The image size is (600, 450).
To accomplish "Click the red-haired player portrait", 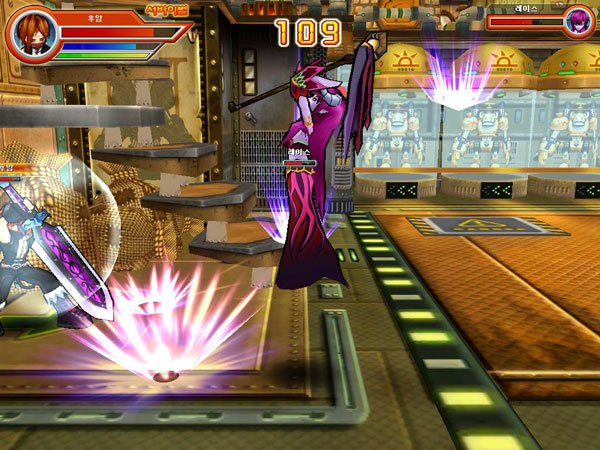I will tap(32, 34).
